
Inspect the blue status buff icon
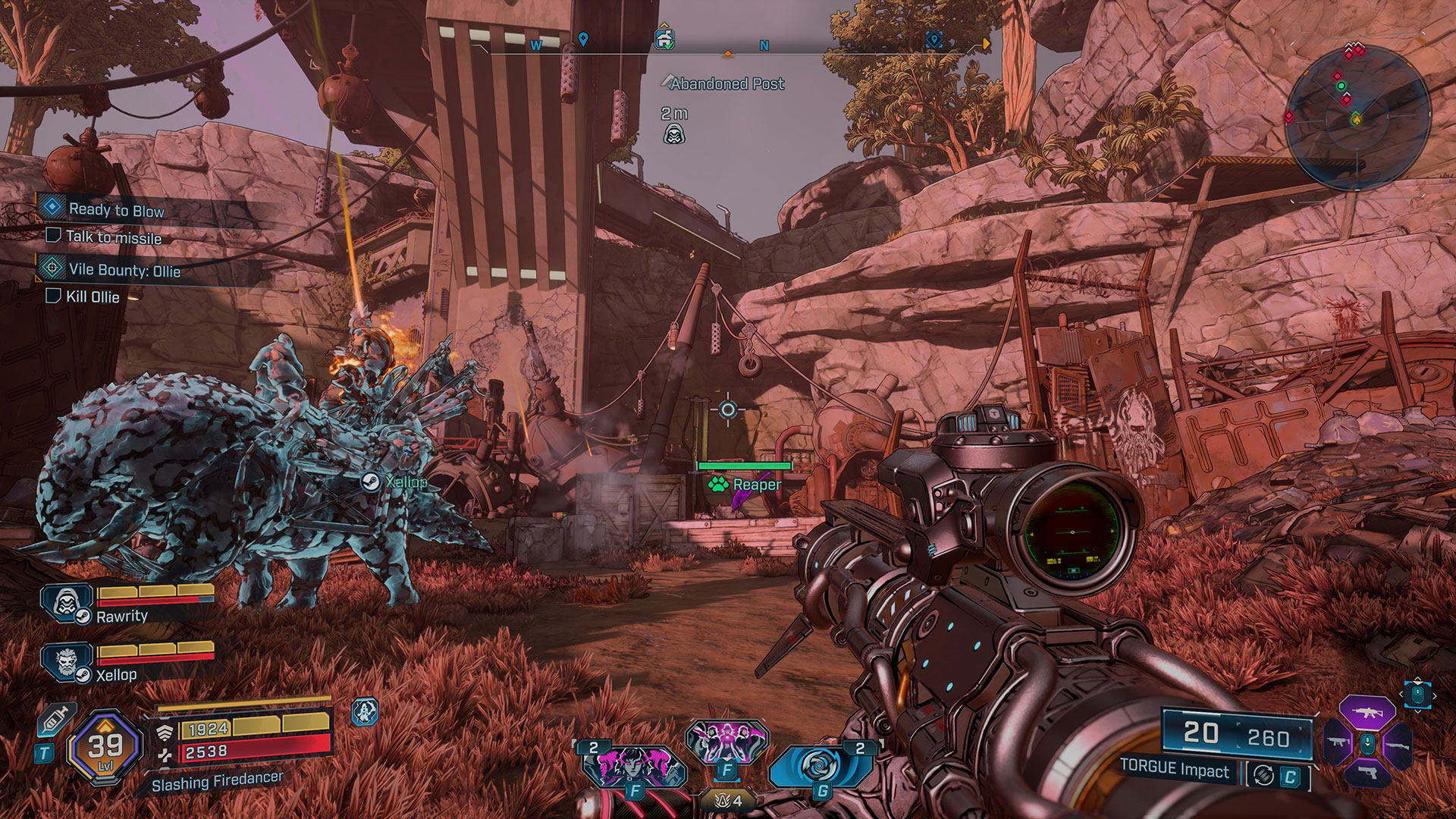pos(365,712)
